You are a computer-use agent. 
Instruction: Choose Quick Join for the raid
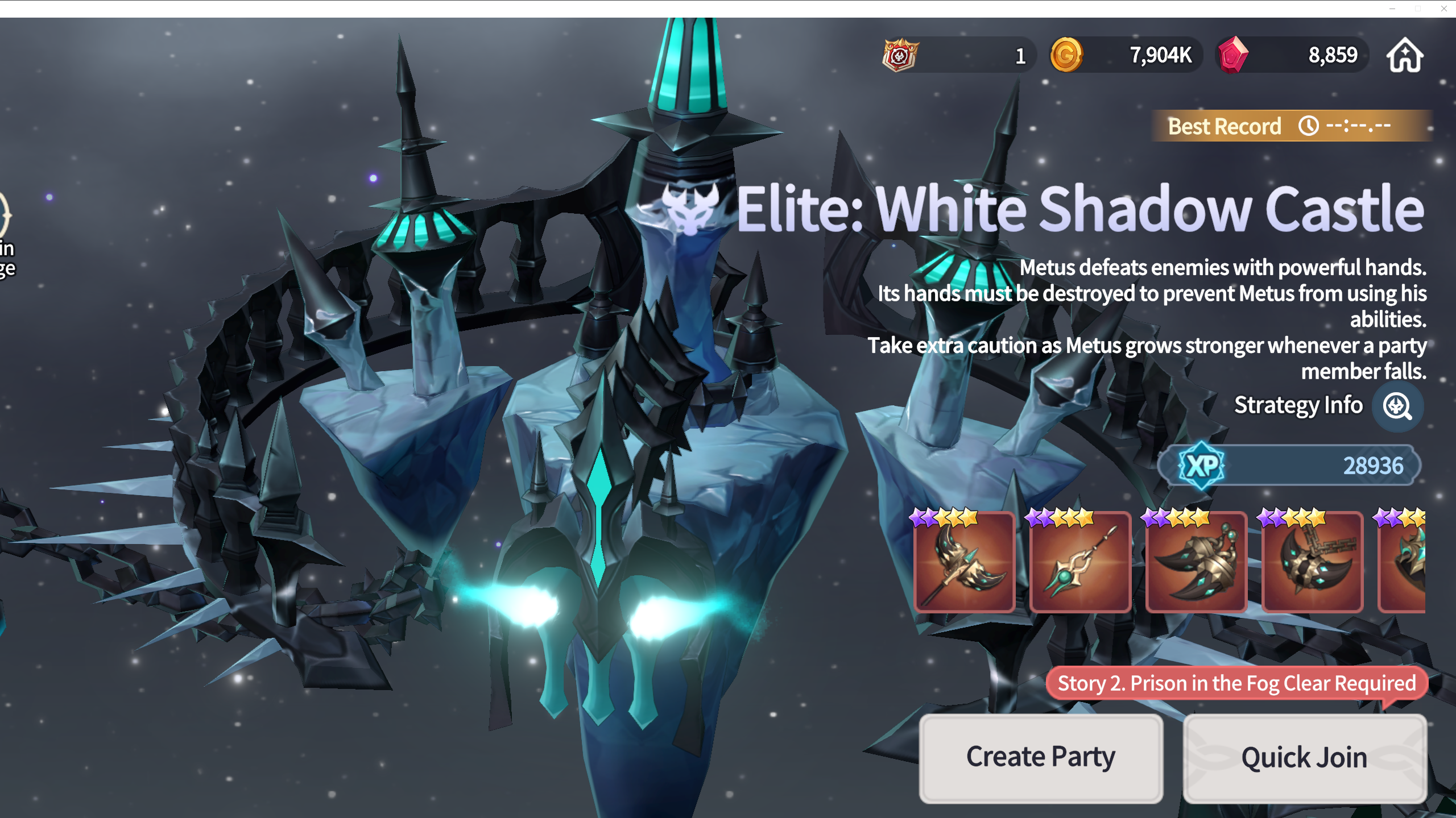(x=1304, y=758)
